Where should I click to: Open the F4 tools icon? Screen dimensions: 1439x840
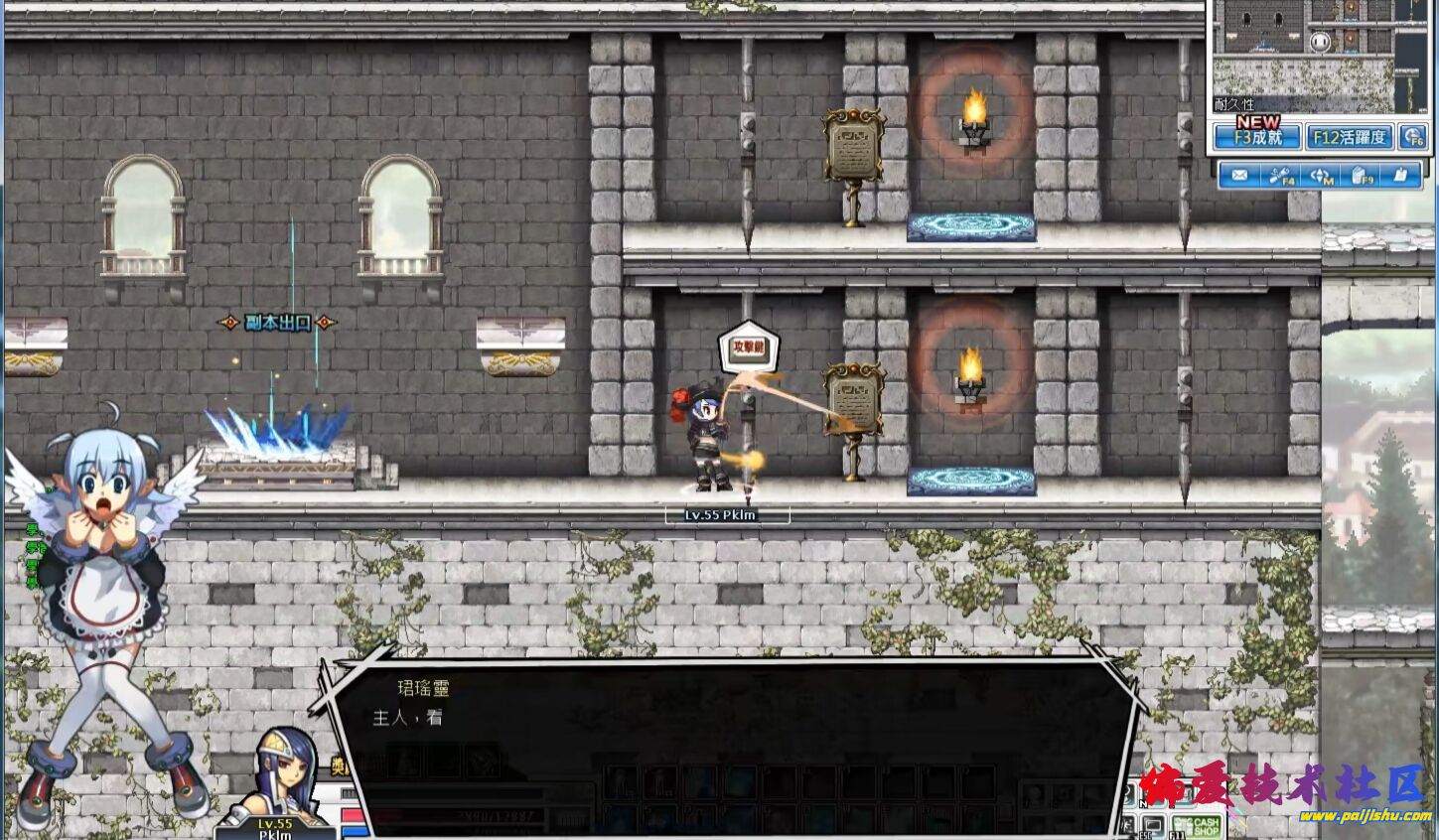coord(1280,176)
